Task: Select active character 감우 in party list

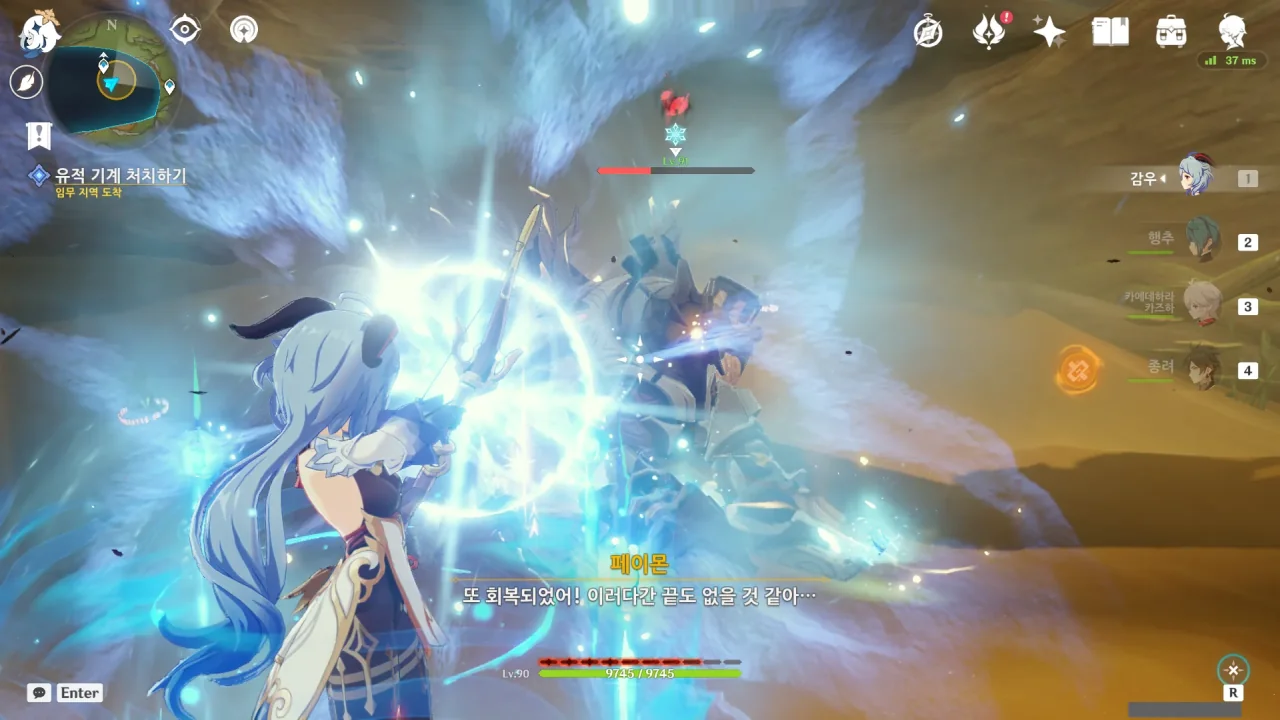Action: [1195, 177]
